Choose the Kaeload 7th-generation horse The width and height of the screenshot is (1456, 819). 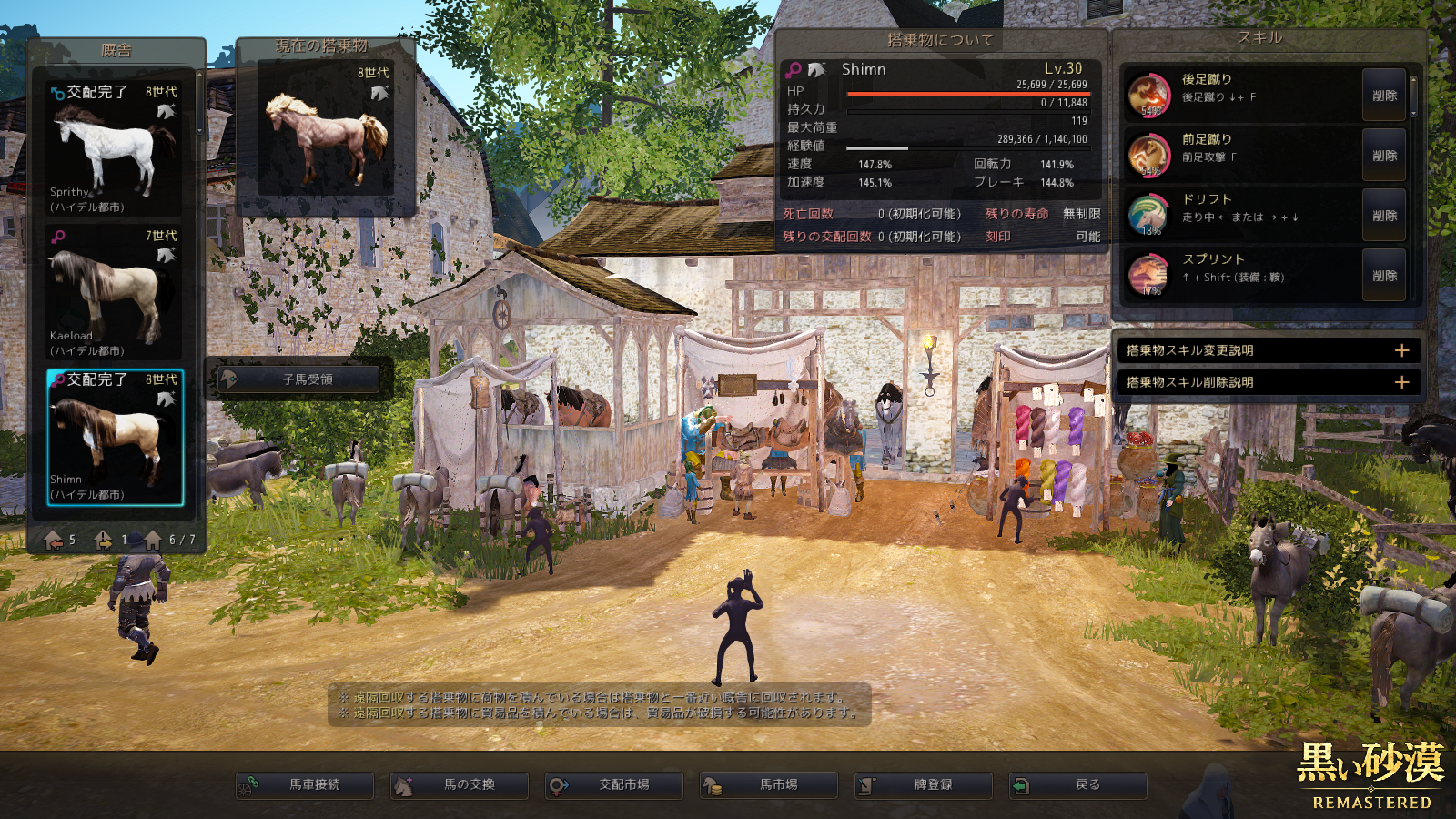pyautogui.click(x=115, y=292)
